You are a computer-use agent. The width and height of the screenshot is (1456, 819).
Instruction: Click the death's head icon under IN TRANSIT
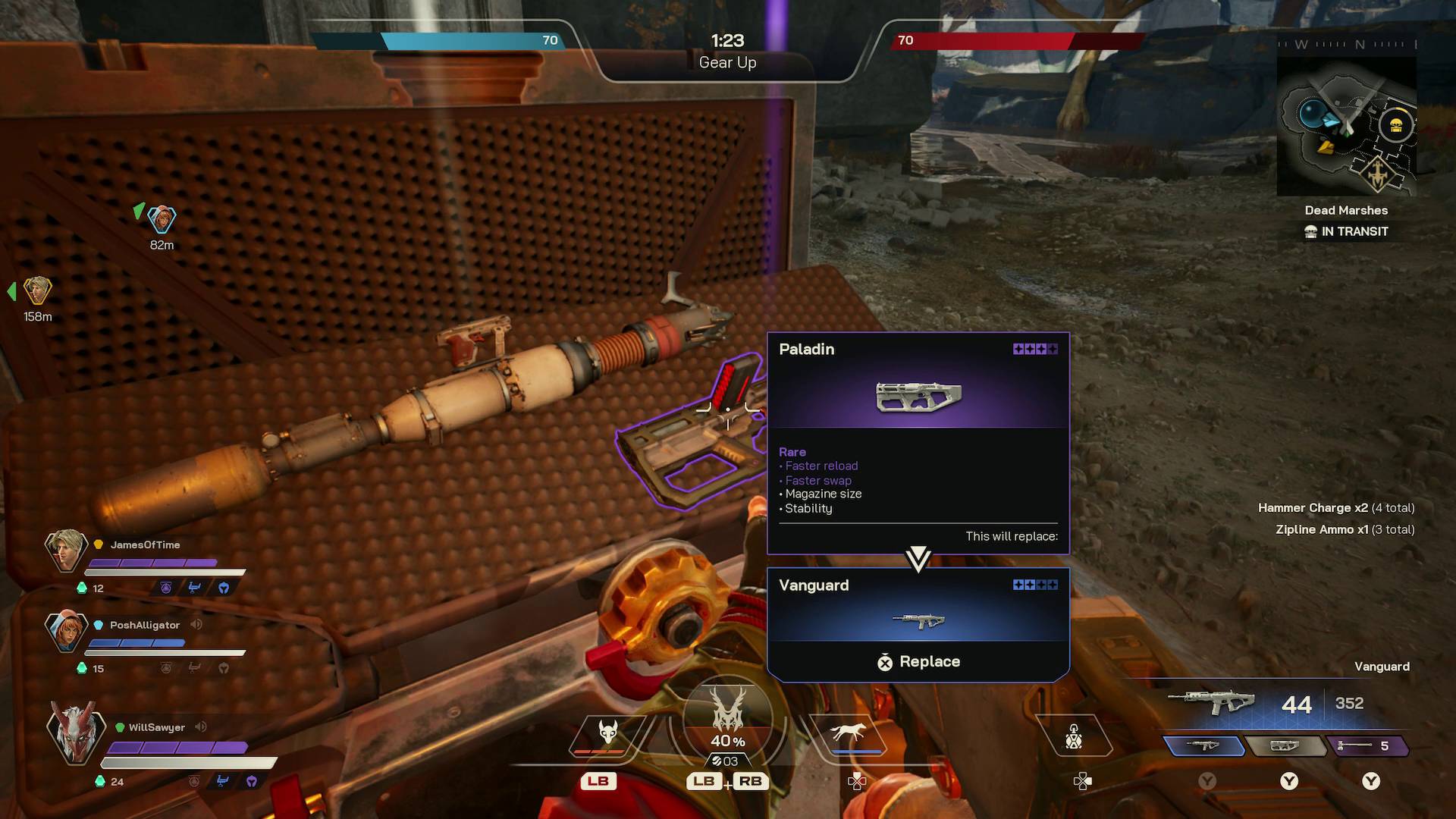point(1311,231)
